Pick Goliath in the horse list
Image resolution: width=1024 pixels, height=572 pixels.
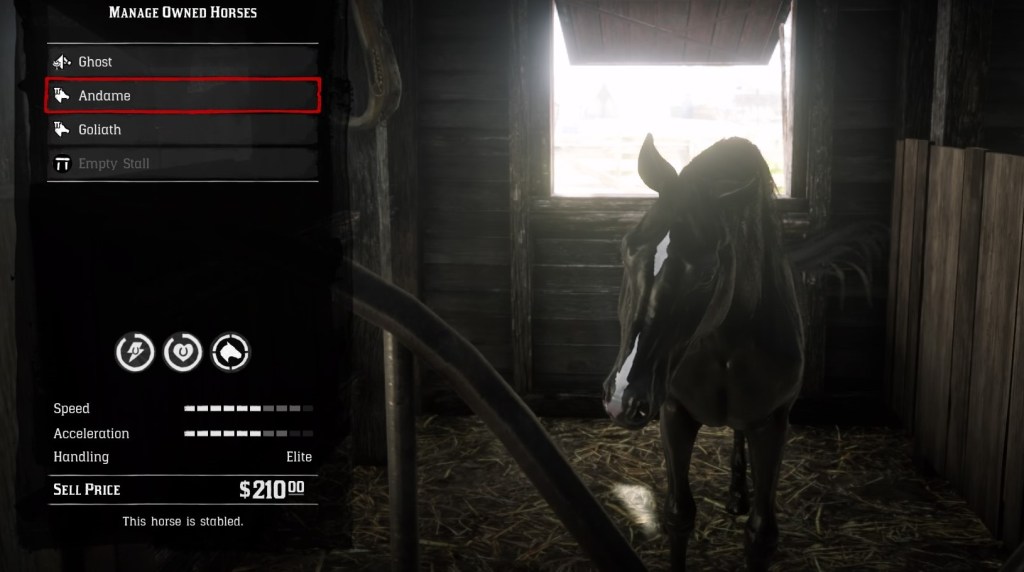pyautogui.click(x=182, y=130)
